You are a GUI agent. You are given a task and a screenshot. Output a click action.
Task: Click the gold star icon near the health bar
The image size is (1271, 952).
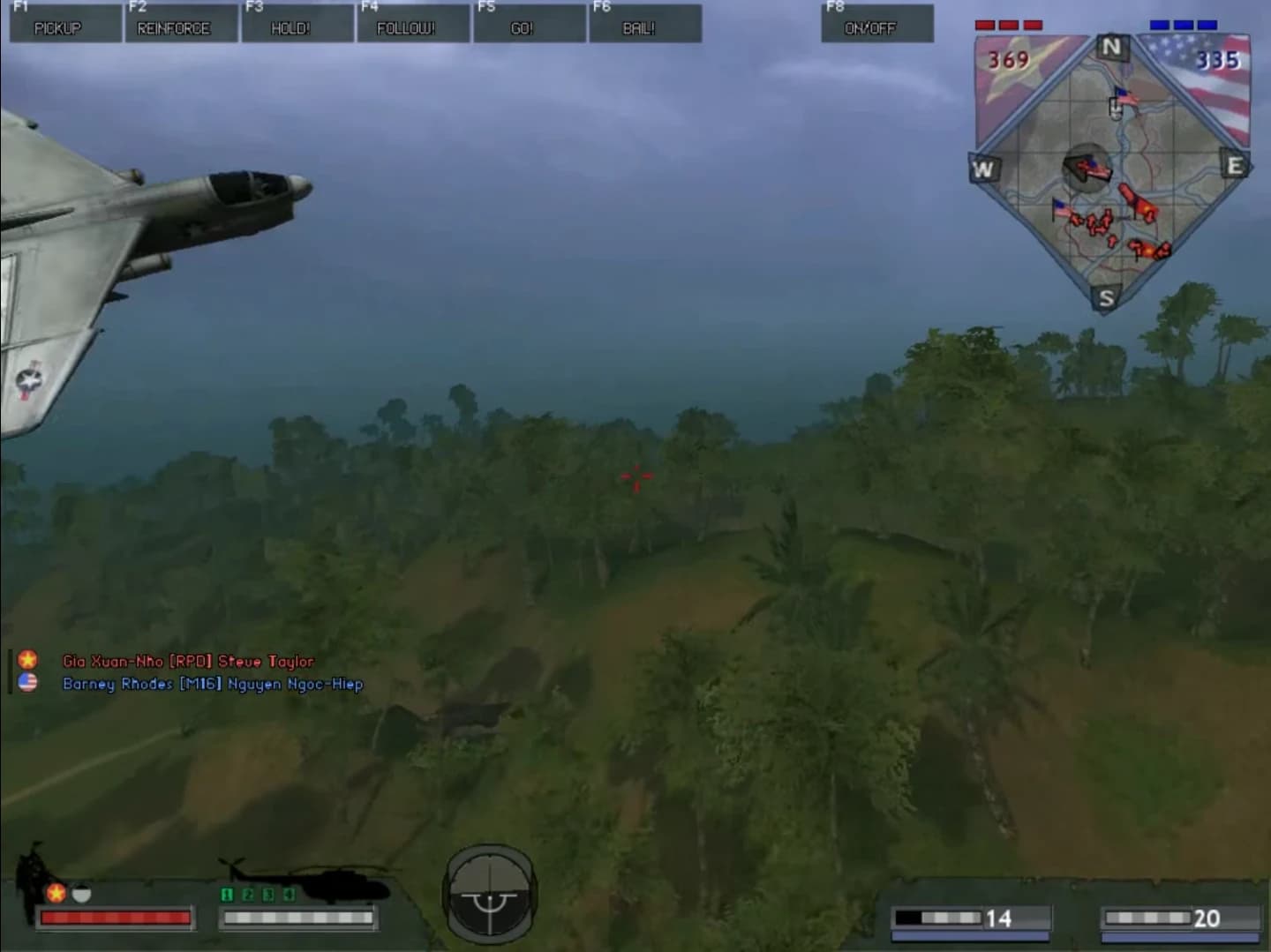[55, 894]
